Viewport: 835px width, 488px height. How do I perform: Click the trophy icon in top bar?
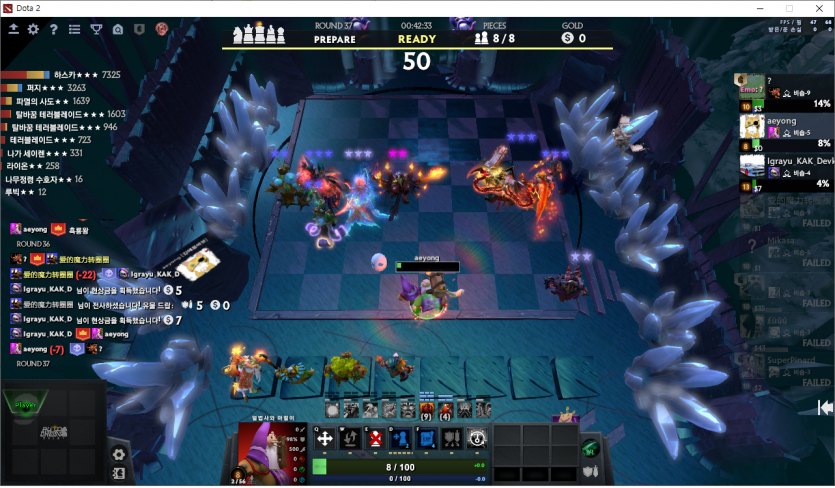(x=96, y=29)
